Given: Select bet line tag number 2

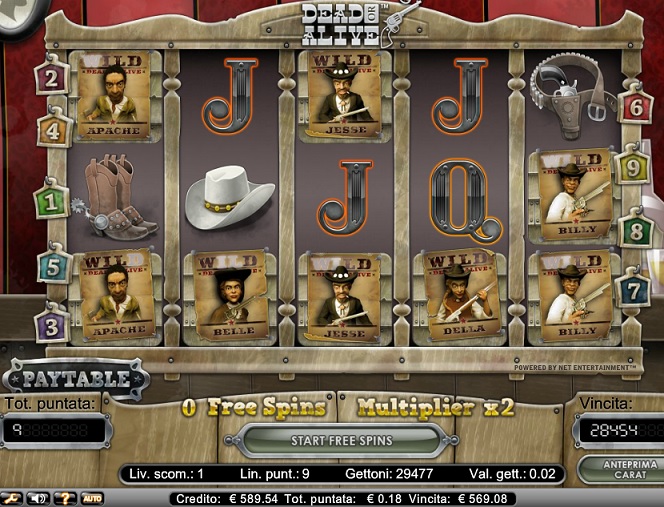Looking at the screenshot, I should 52,76.
